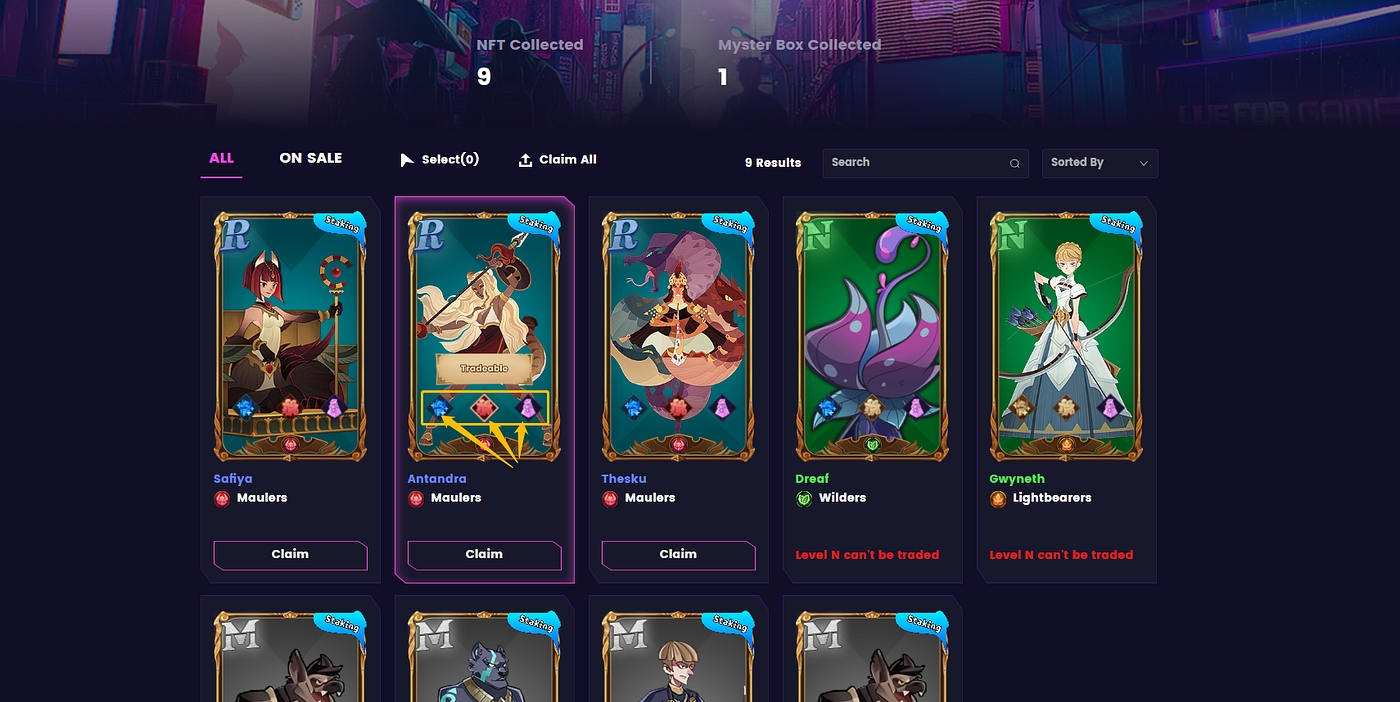
Task: Open the ON SALE tab
Action: [x=310, y=158]
